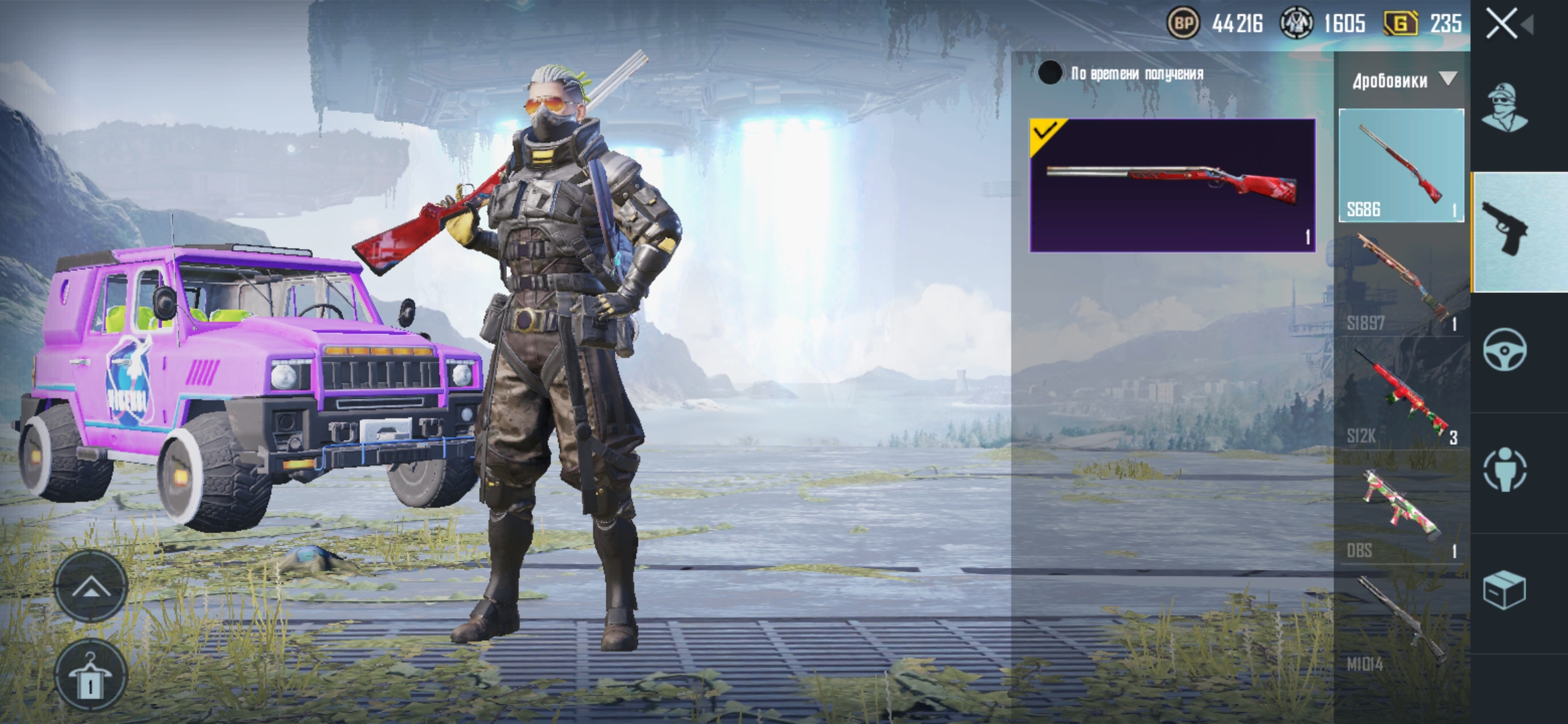Click the upward arrow circle button

pos(90,588)
